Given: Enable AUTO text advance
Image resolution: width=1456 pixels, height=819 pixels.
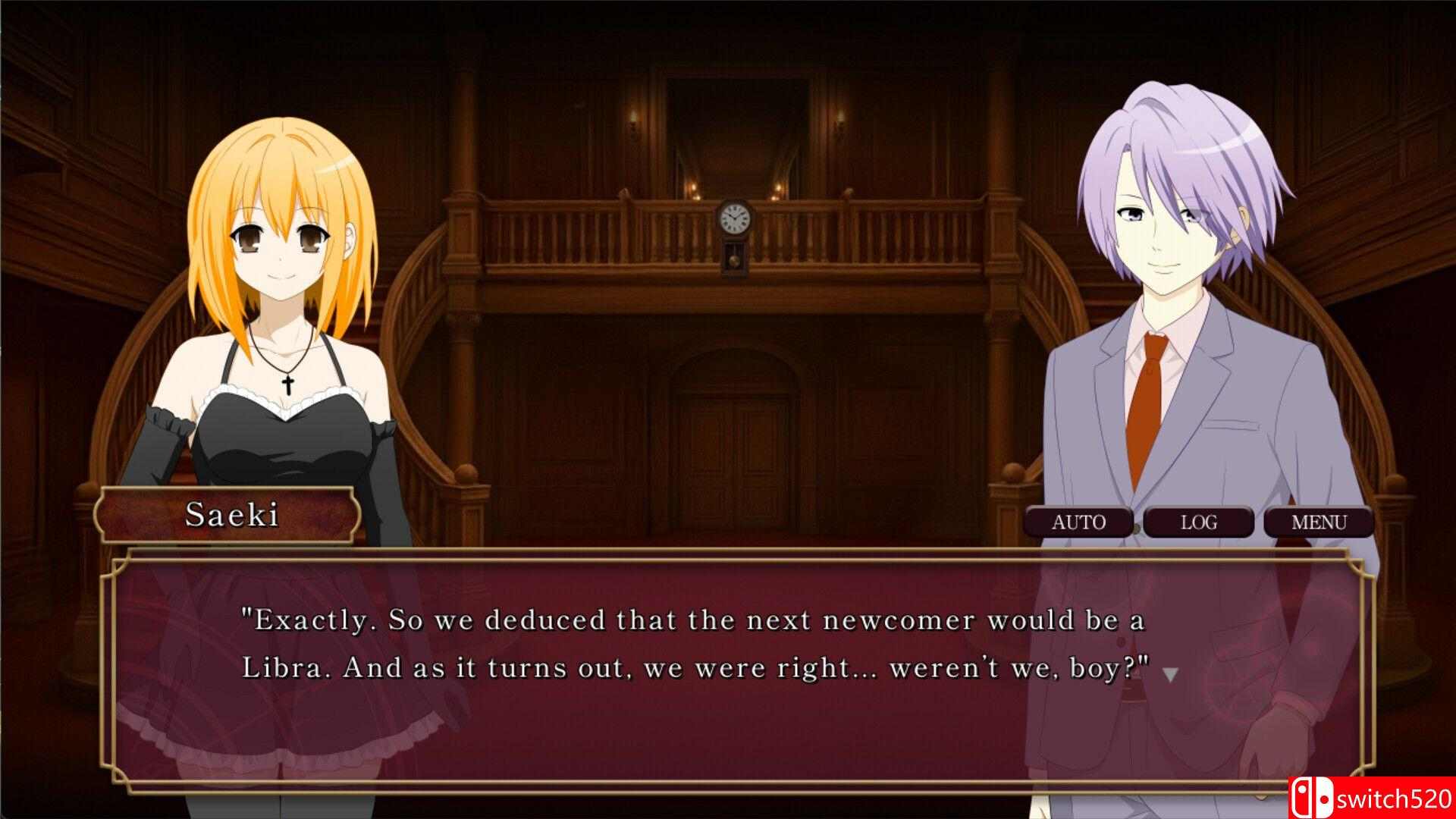Looking at the screenshot, I should pos(1078,522).
